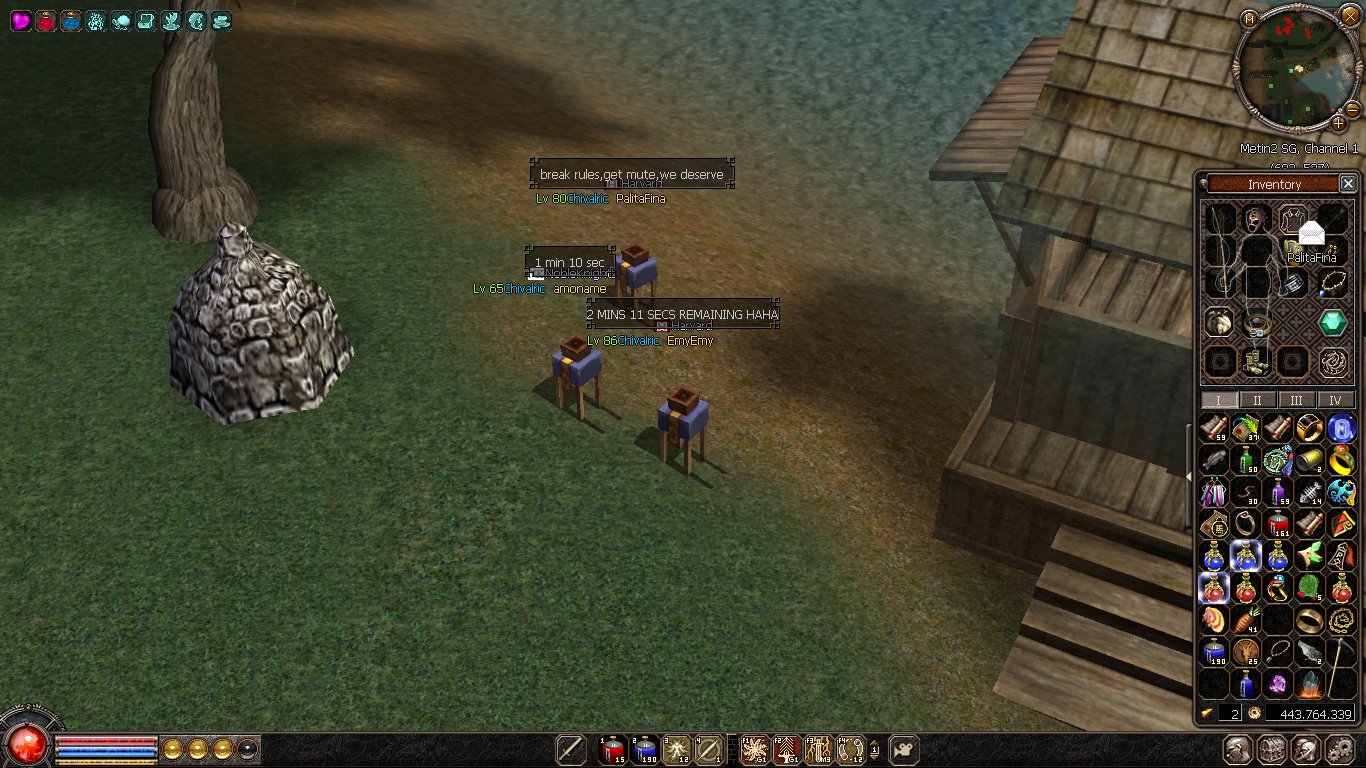Use the blue potion in quickslot 2
The height and width of the screenshot is (768, 1366).
(x=644, y=749)
